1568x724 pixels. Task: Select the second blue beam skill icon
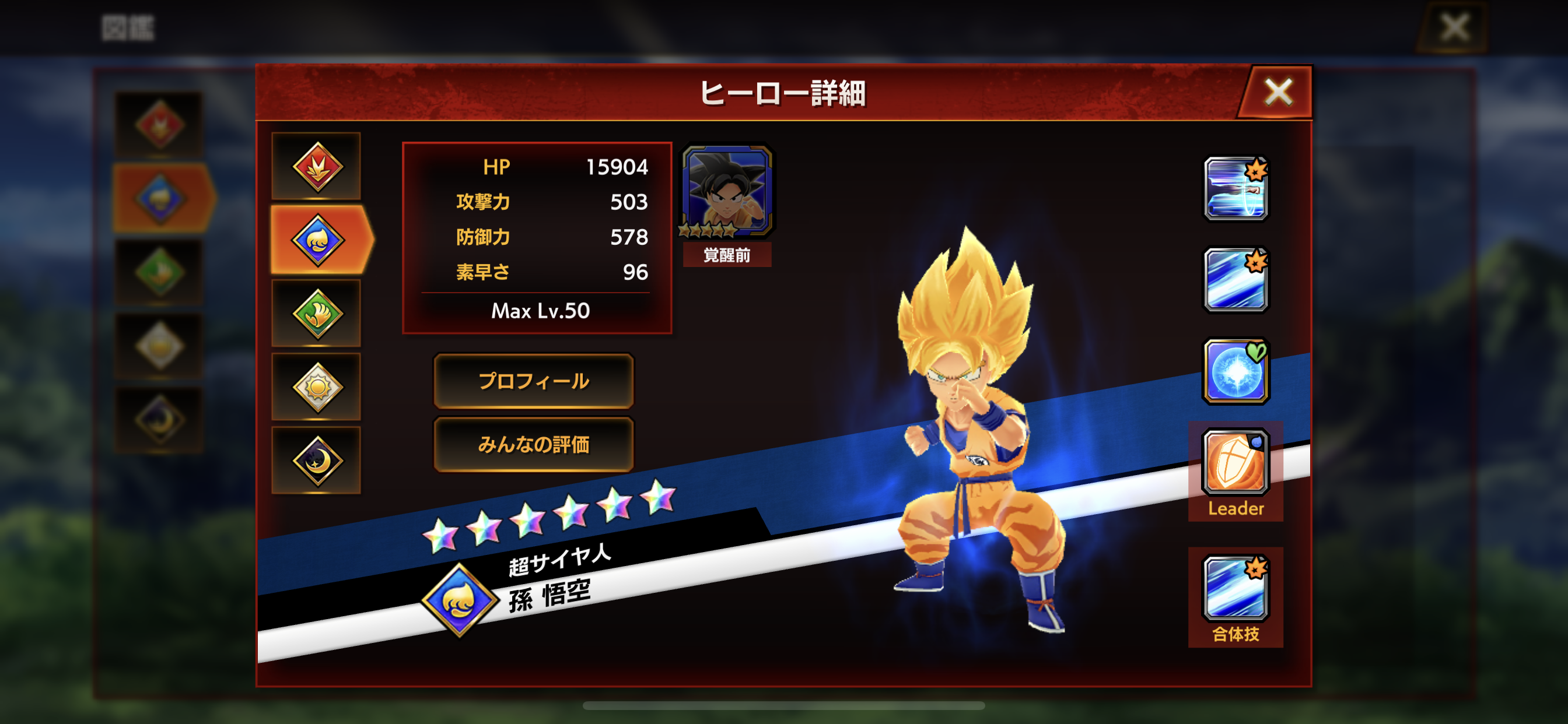point(1237,277)
